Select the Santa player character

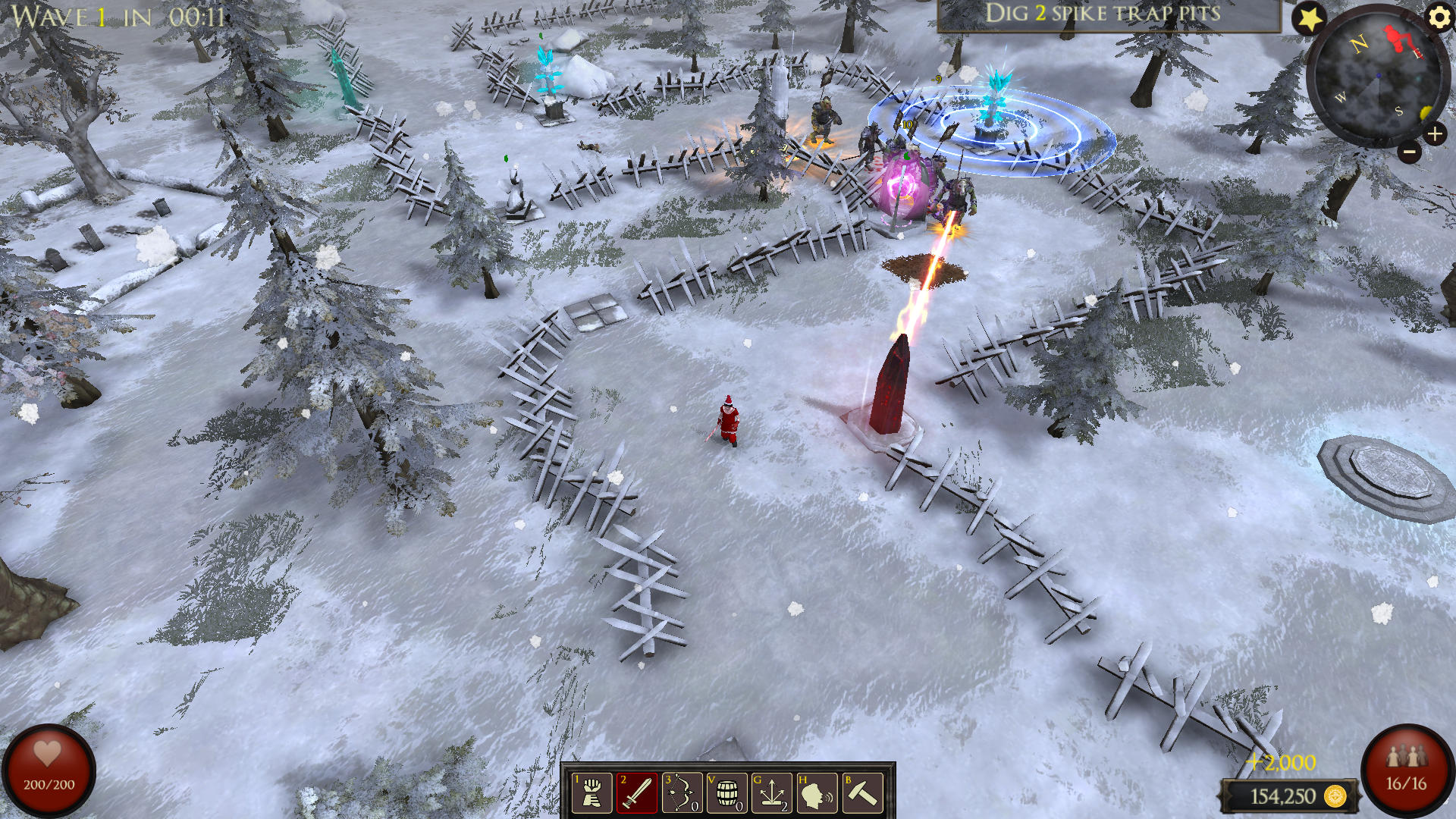[x=729, y=421]
